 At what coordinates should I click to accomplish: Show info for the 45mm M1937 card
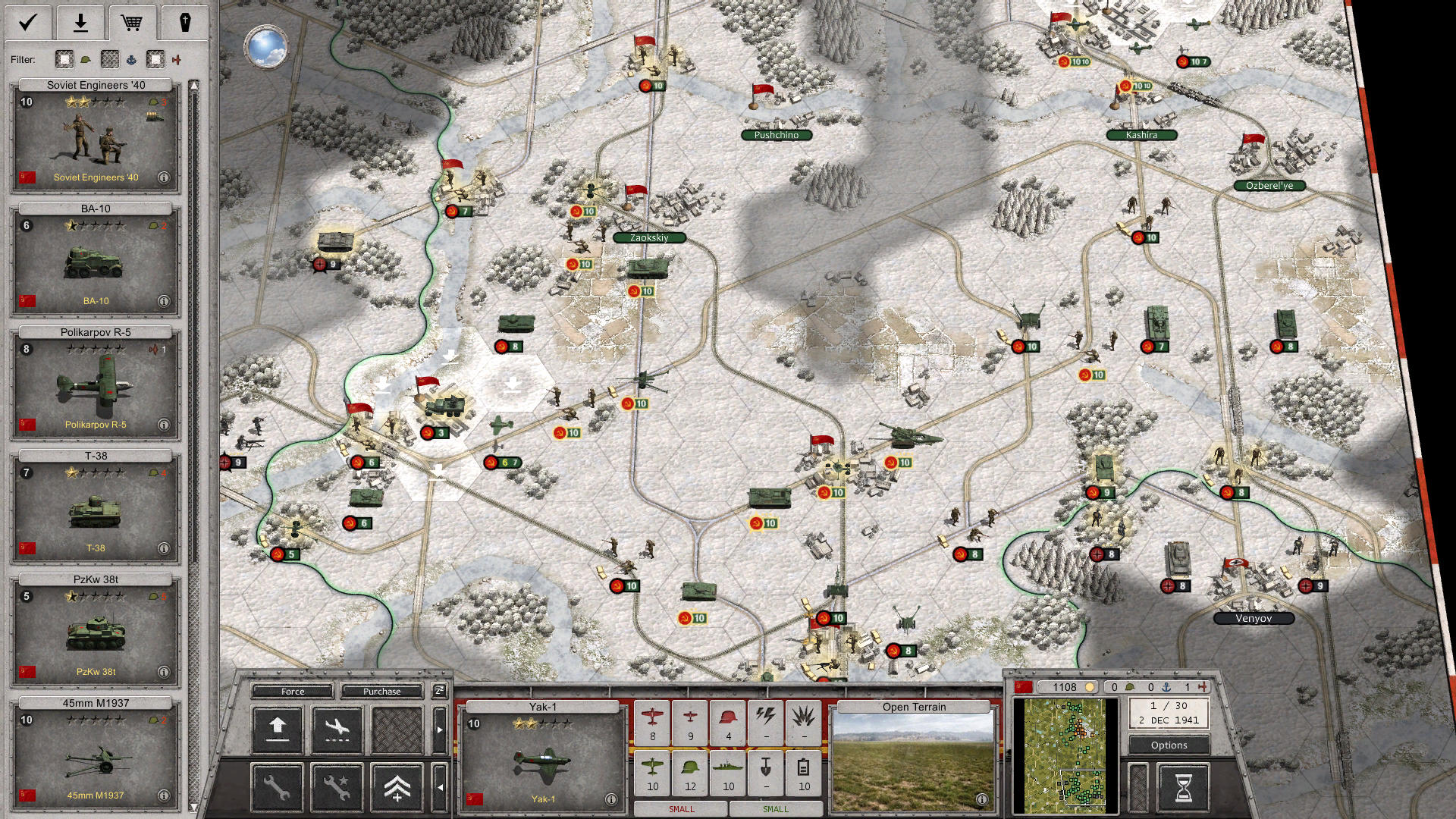pyautogui.click(x=164, y=795)
